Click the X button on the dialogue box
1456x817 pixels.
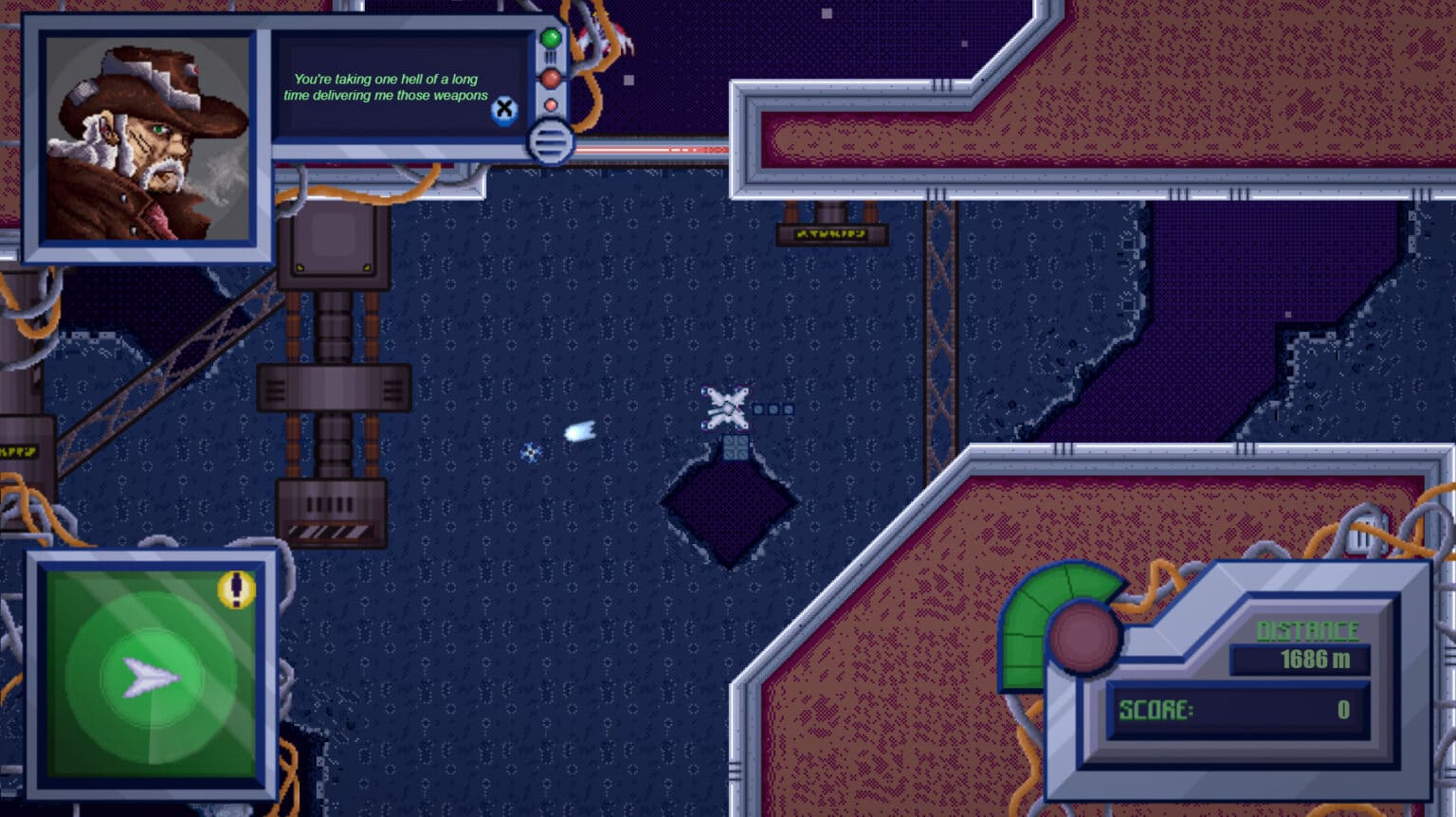point(505,110)
